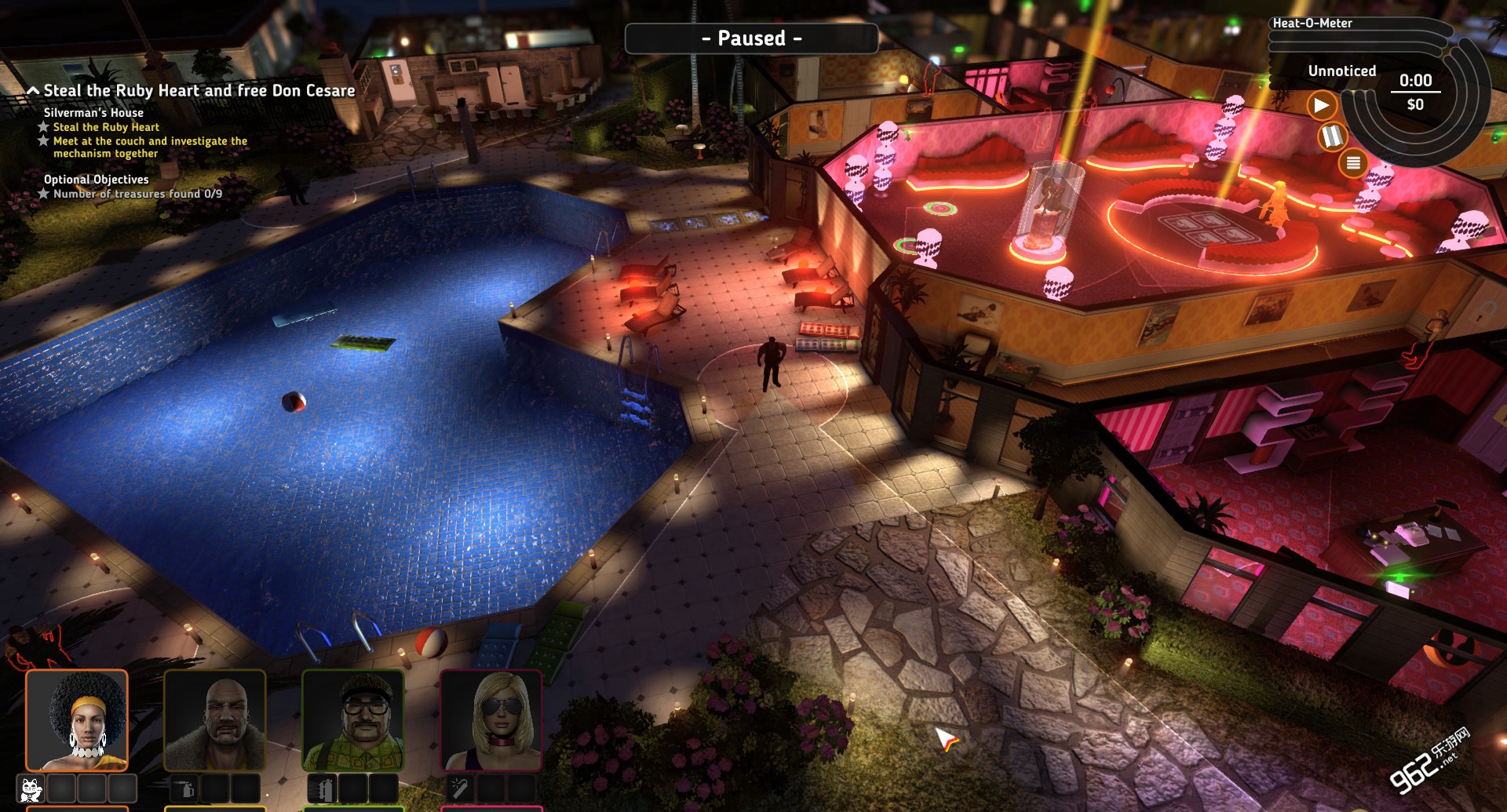Image resolution: width=1507 pixels, height=812 pixels.
Task: Resume the game with the play button
Action: click(x=1322, y=105)
